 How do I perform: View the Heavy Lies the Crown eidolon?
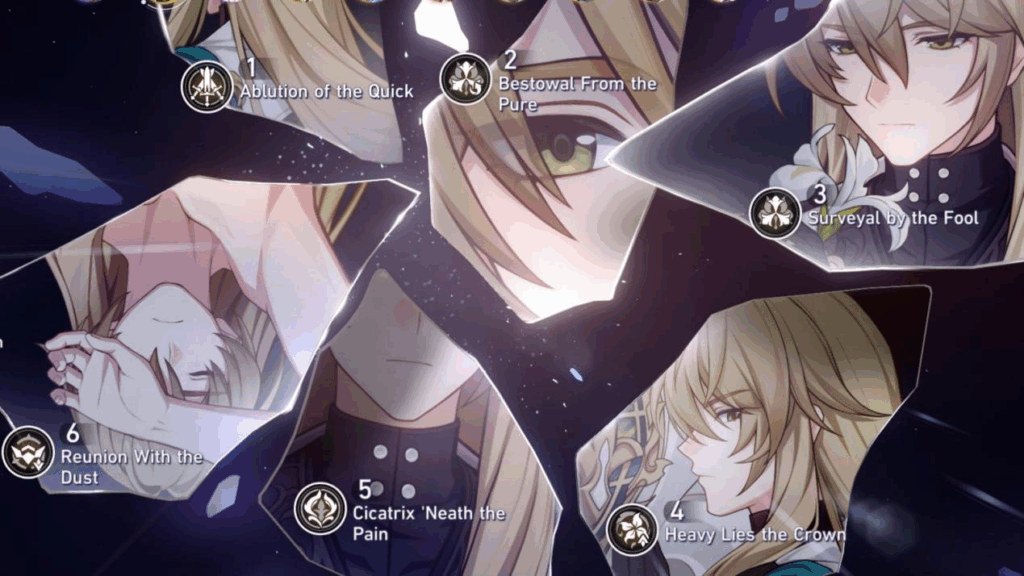point(632,530)
